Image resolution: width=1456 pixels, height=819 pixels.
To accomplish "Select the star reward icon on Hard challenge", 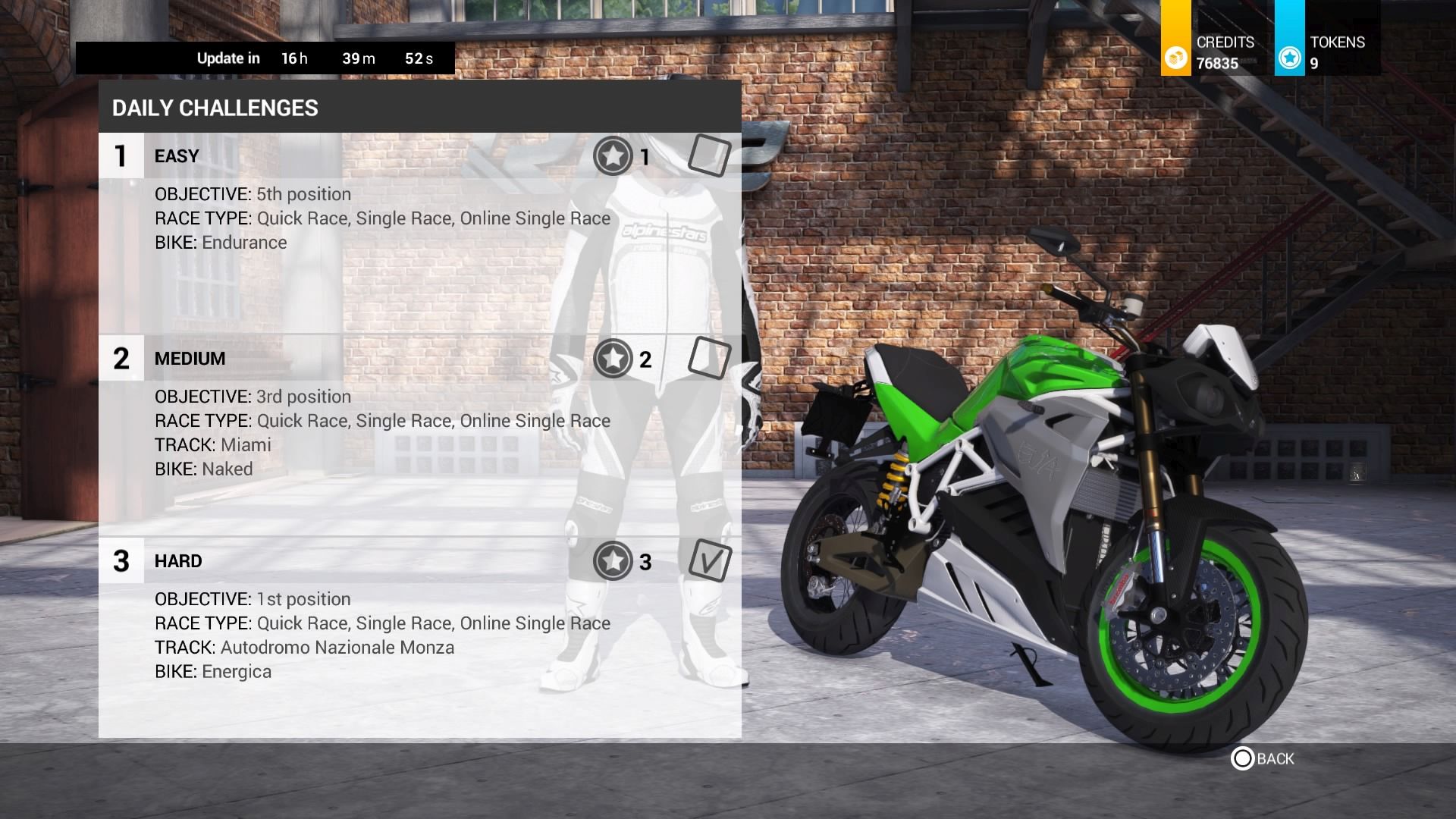I will click(613, 562).
